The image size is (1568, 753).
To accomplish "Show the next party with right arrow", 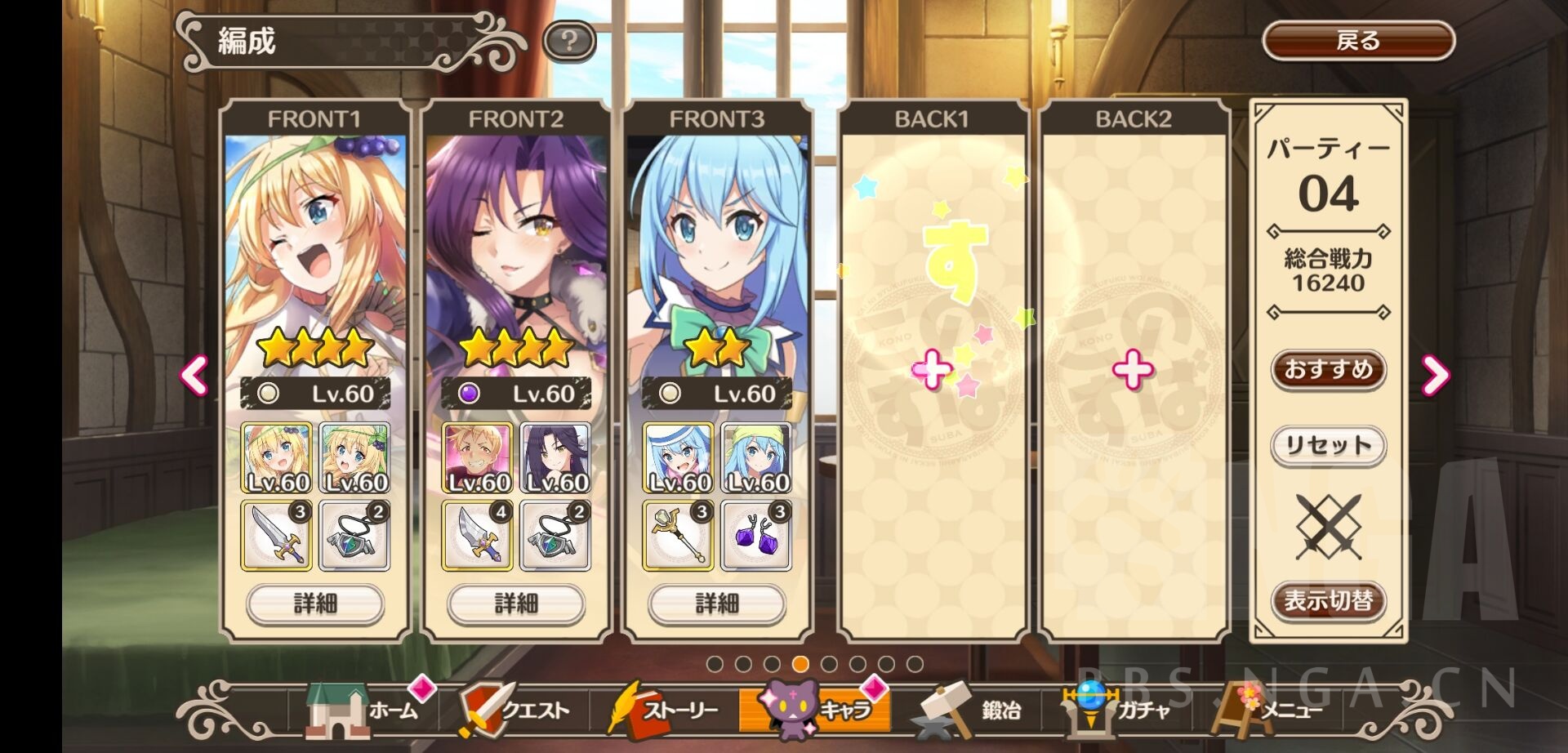I will [1435, 375].
